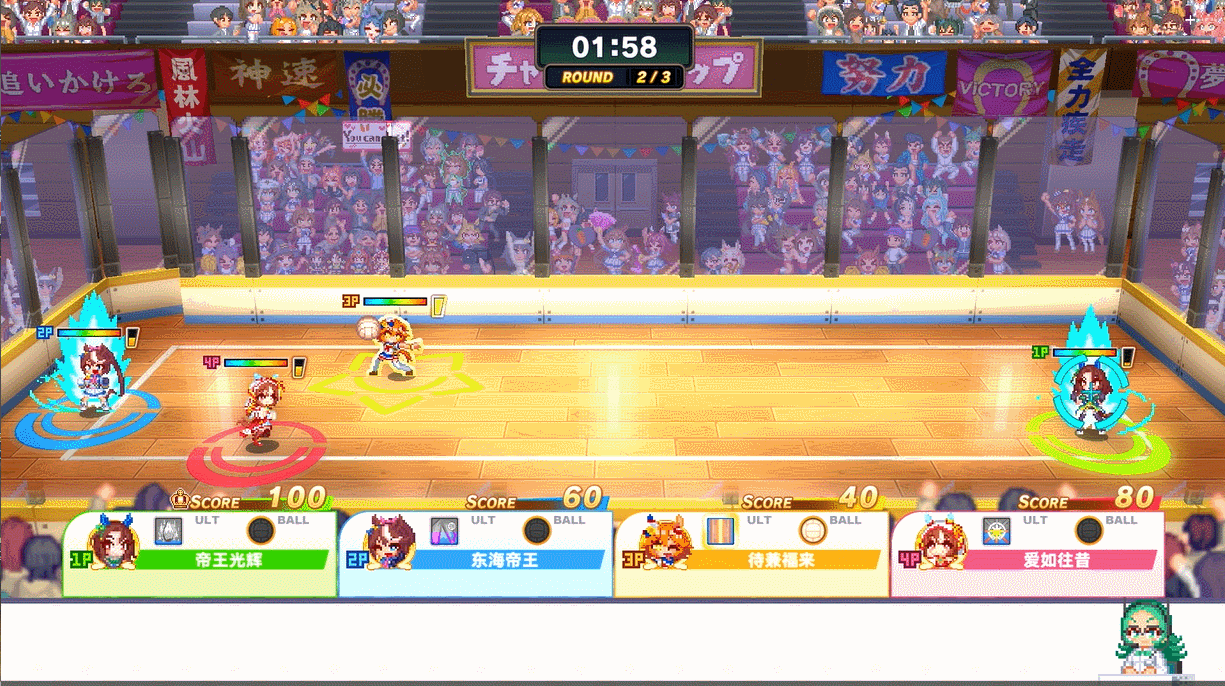The width and height of the screenshot is (1225, 686).
Task: Select the 4P 爱如往昔 player panel
Action: click(1028, 555)
